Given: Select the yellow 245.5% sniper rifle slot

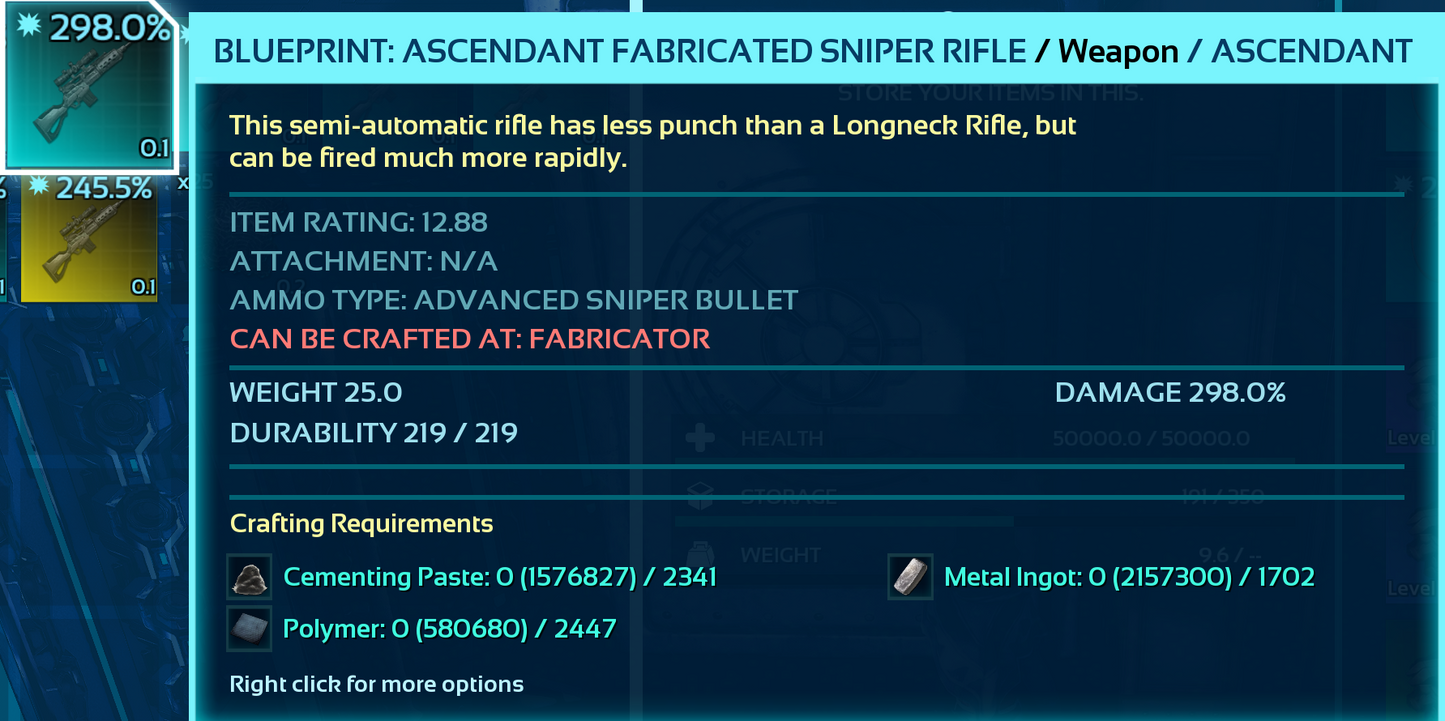Looking at the screenshot, I should coord(88,238).
